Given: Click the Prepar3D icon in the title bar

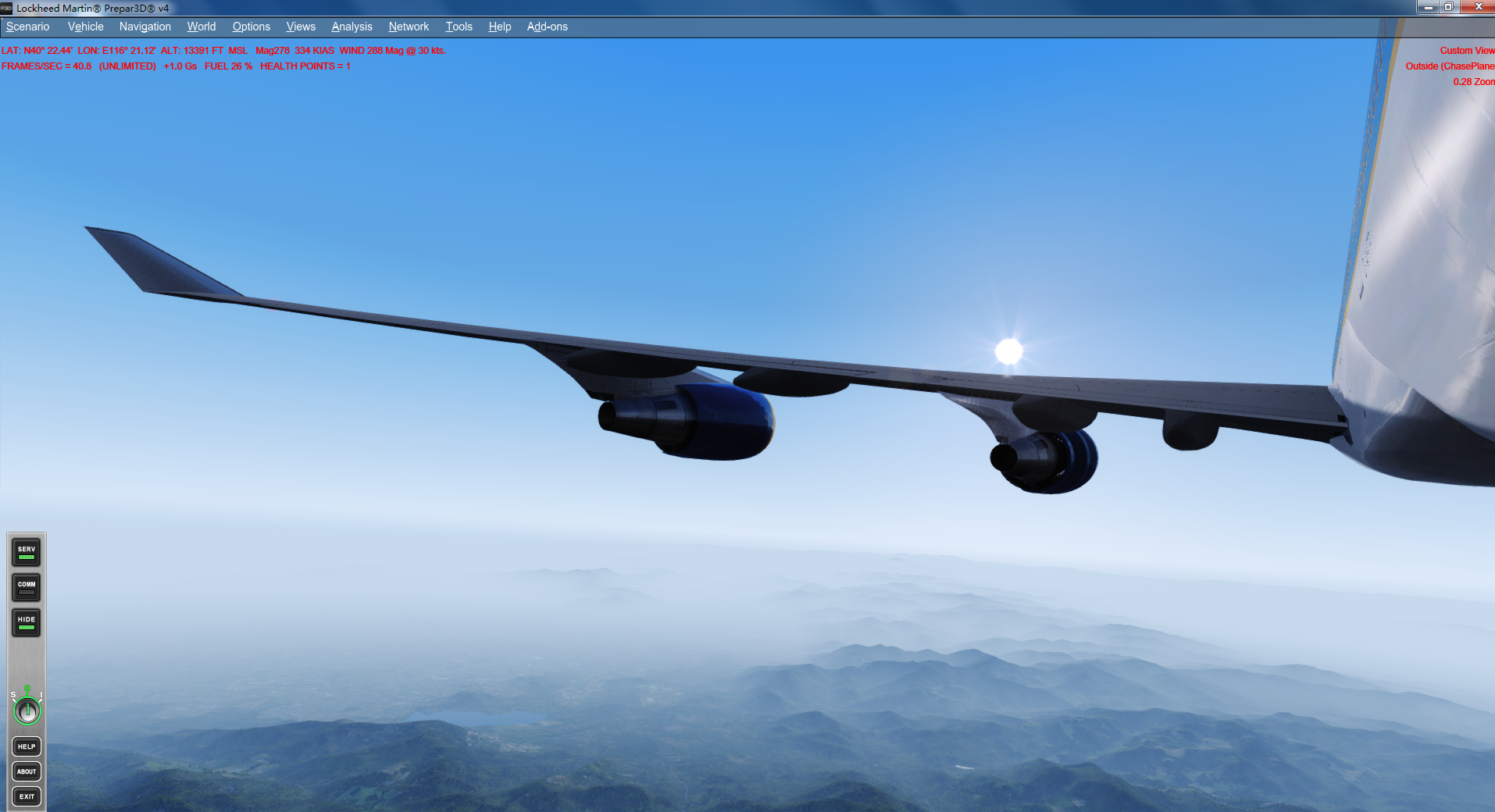Looking at the screenshot, I should pyautogui.click(x=6, y=8).
